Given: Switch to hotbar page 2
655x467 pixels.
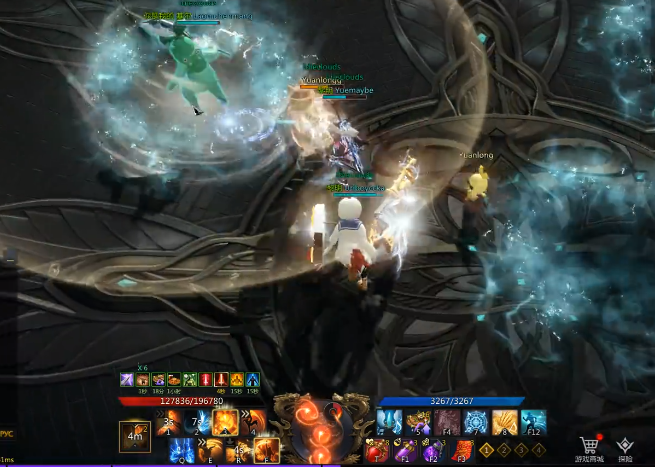Looking at the screenshot, I should [x=504, y=451].
